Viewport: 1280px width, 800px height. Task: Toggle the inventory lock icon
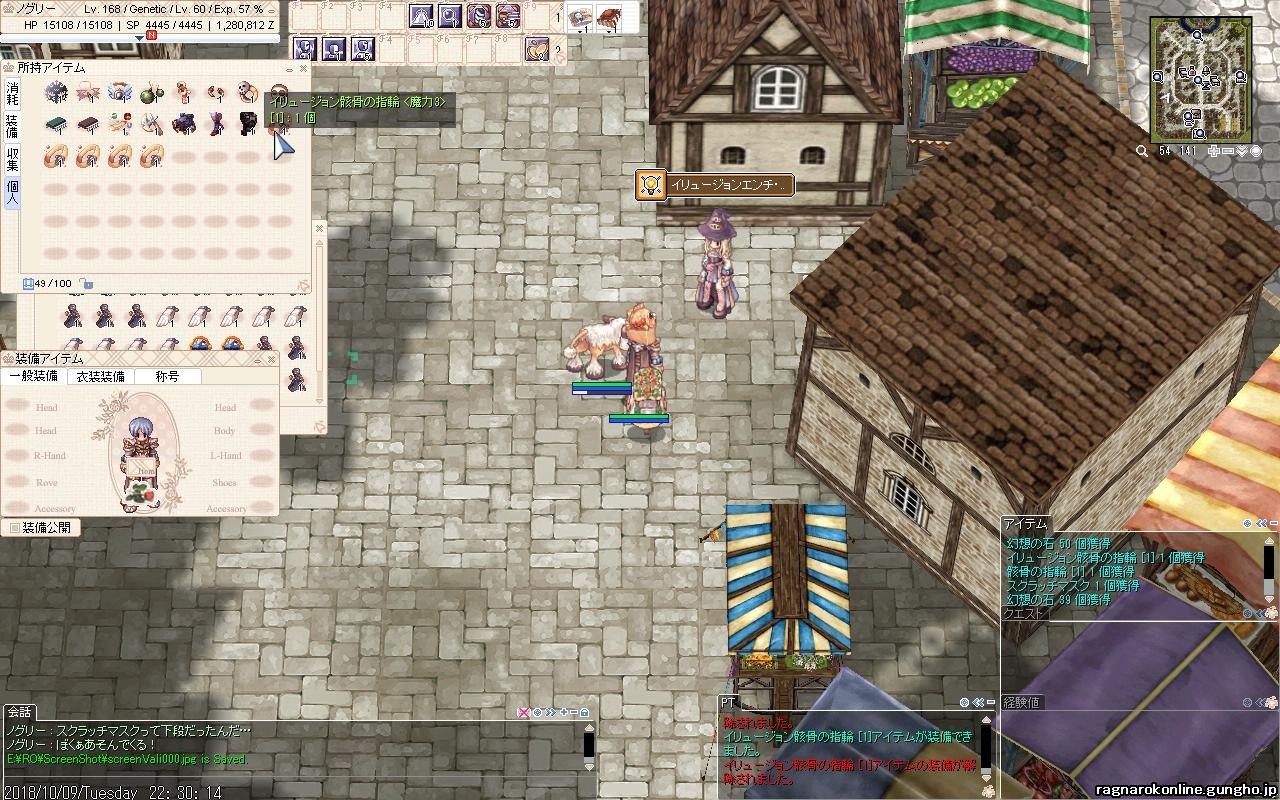[87, 284]
